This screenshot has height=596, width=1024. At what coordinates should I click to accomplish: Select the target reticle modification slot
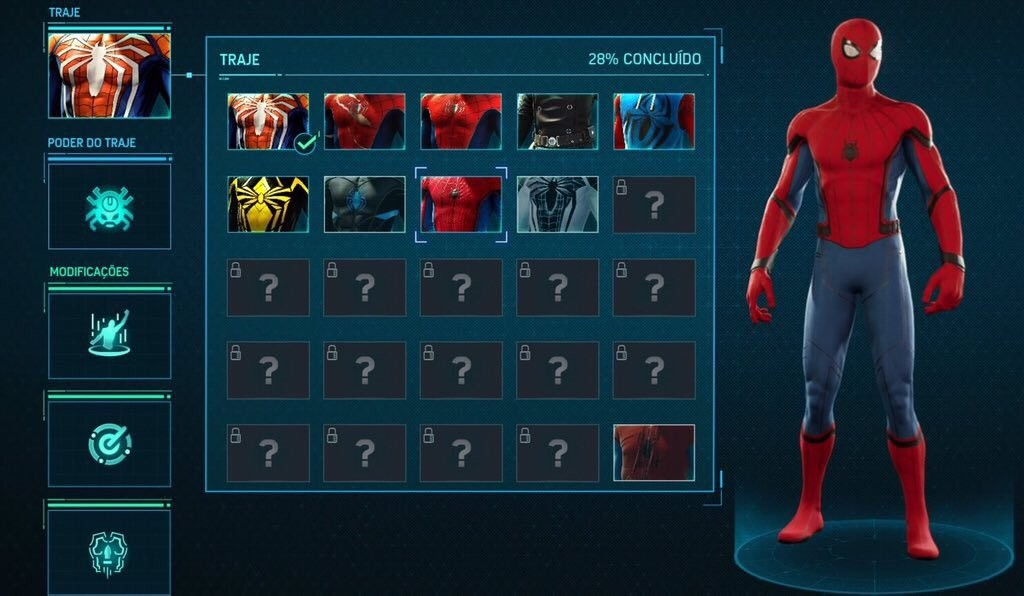coord(109,443)
